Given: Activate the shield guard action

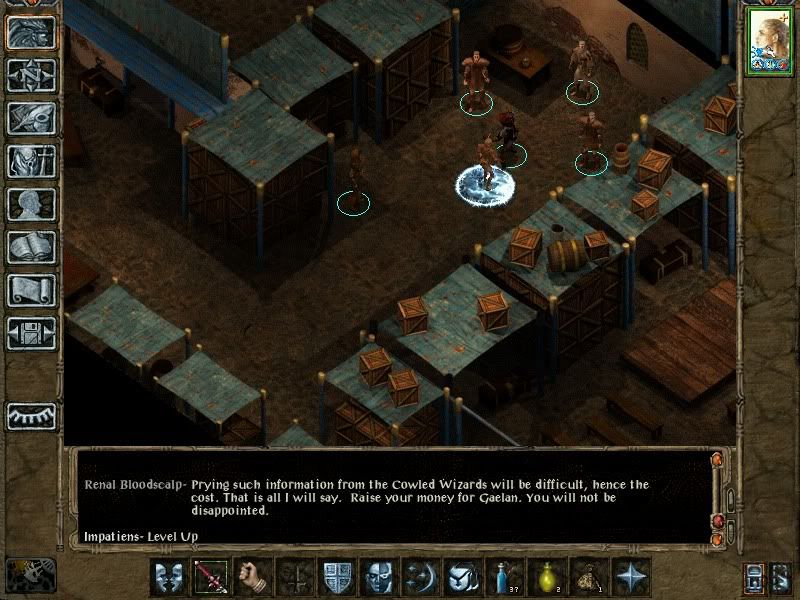Looking at the screenshot, I should click(x=336, y=576).
